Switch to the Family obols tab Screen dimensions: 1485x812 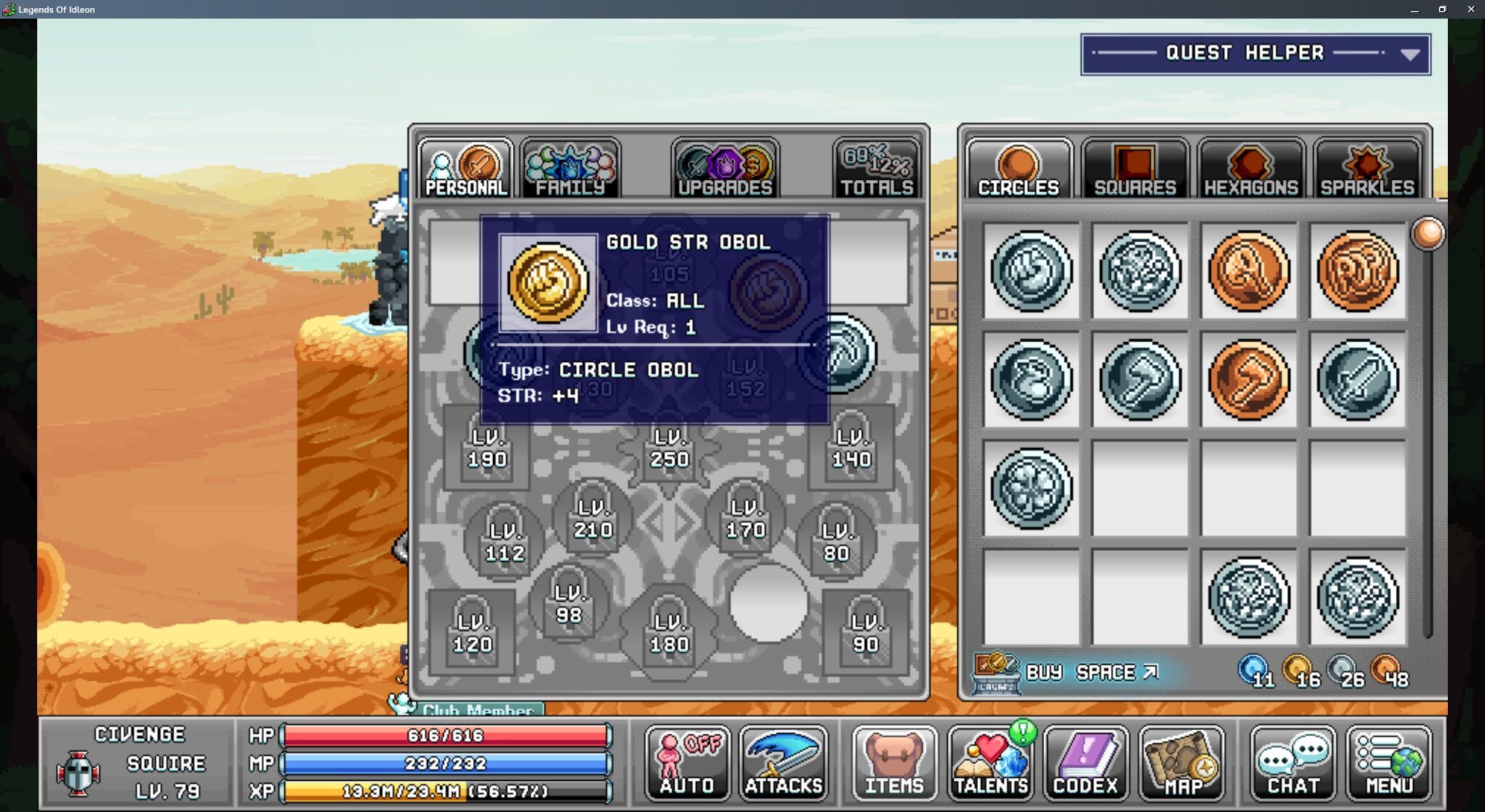pyautogui.click(x=570, y=170)
